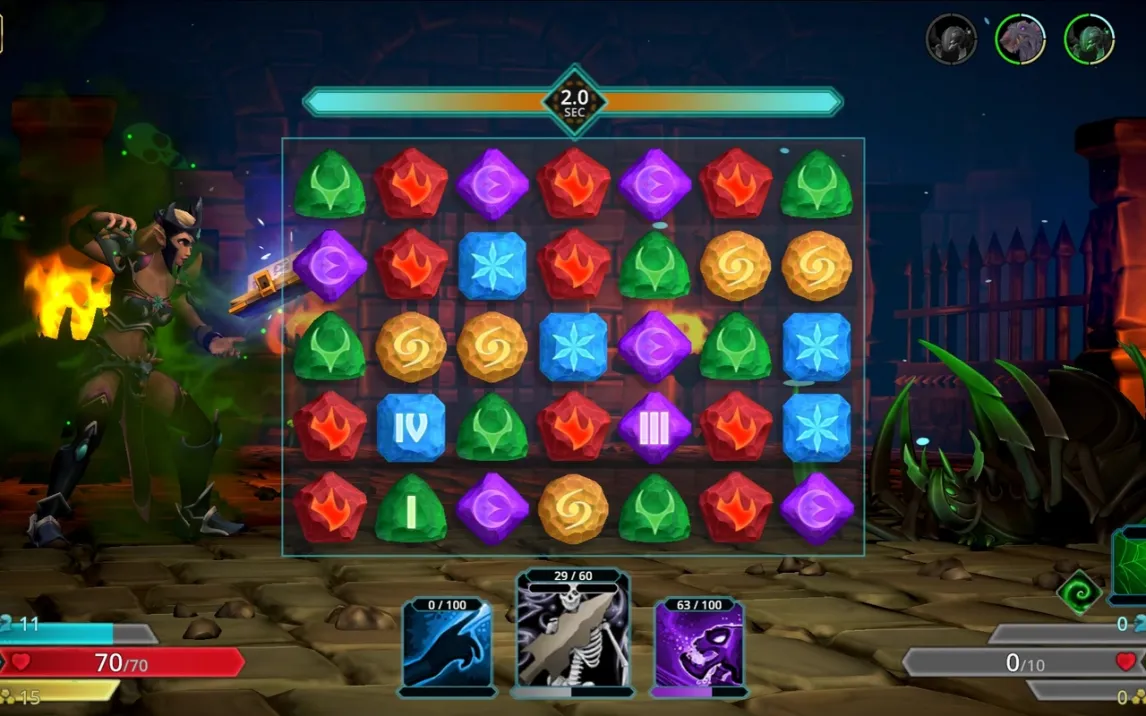The height and width of the screenshot is (716, 1146).
Task: Select the blue gem marked IV
Action: point(411,428)
